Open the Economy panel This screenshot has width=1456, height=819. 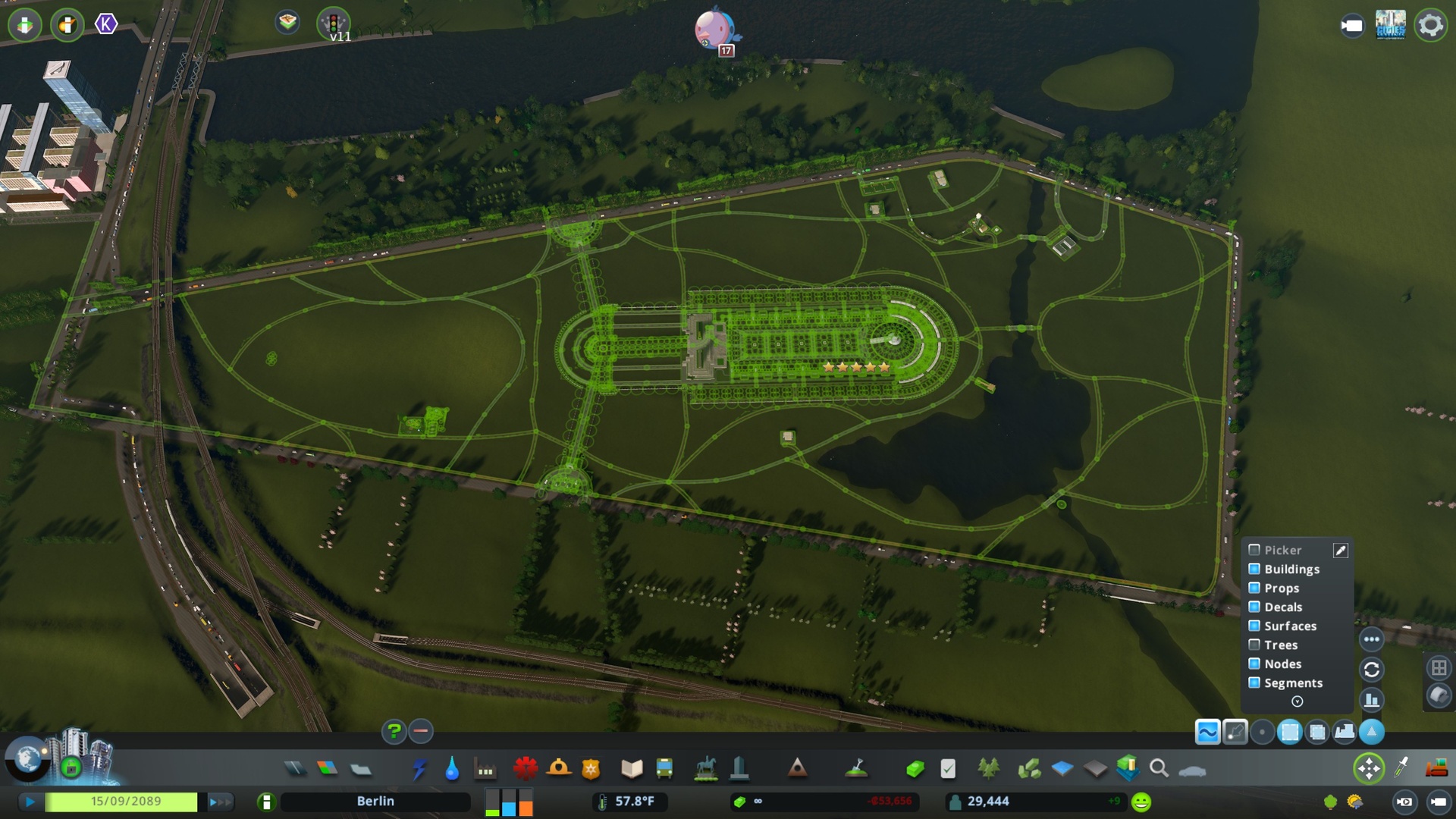coord(915,768)
